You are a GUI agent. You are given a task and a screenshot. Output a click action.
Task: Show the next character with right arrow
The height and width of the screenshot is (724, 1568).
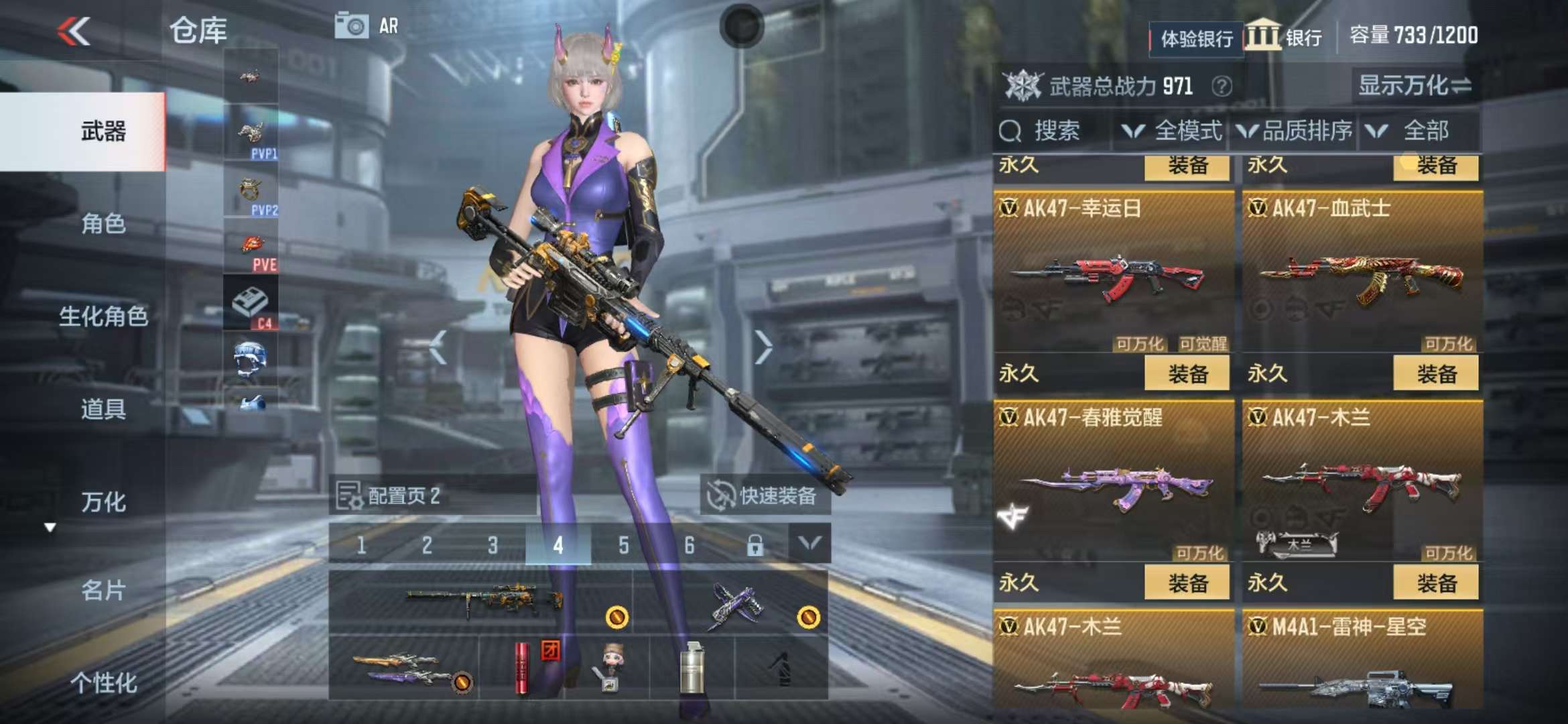[x=763, y=347]
